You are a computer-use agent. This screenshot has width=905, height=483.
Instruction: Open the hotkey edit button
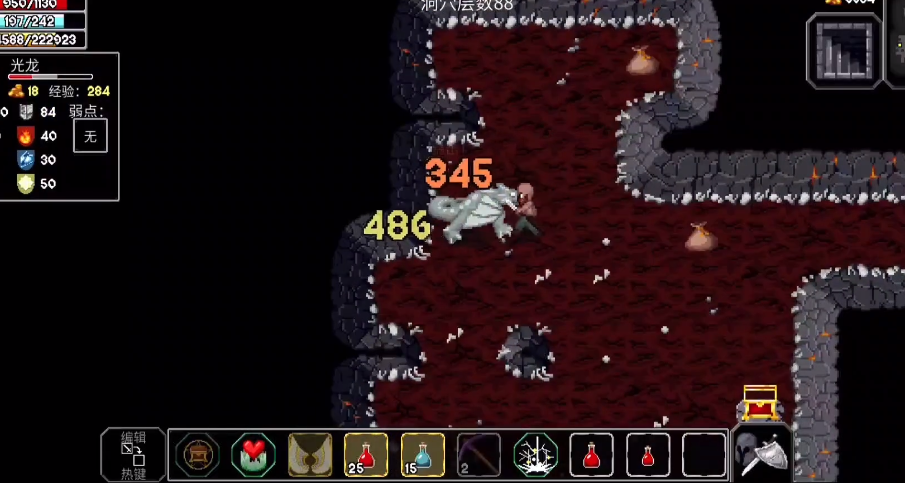tap(133, 455)
